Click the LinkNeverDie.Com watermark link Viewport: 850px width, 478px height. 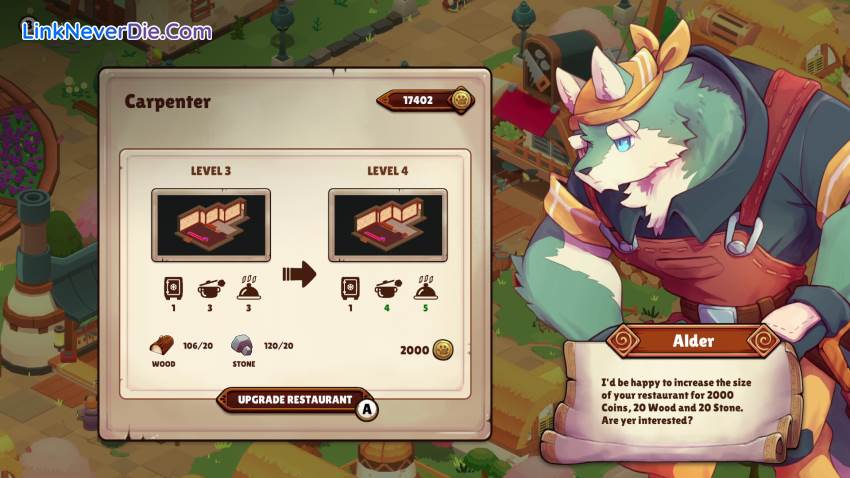point(117,31)
